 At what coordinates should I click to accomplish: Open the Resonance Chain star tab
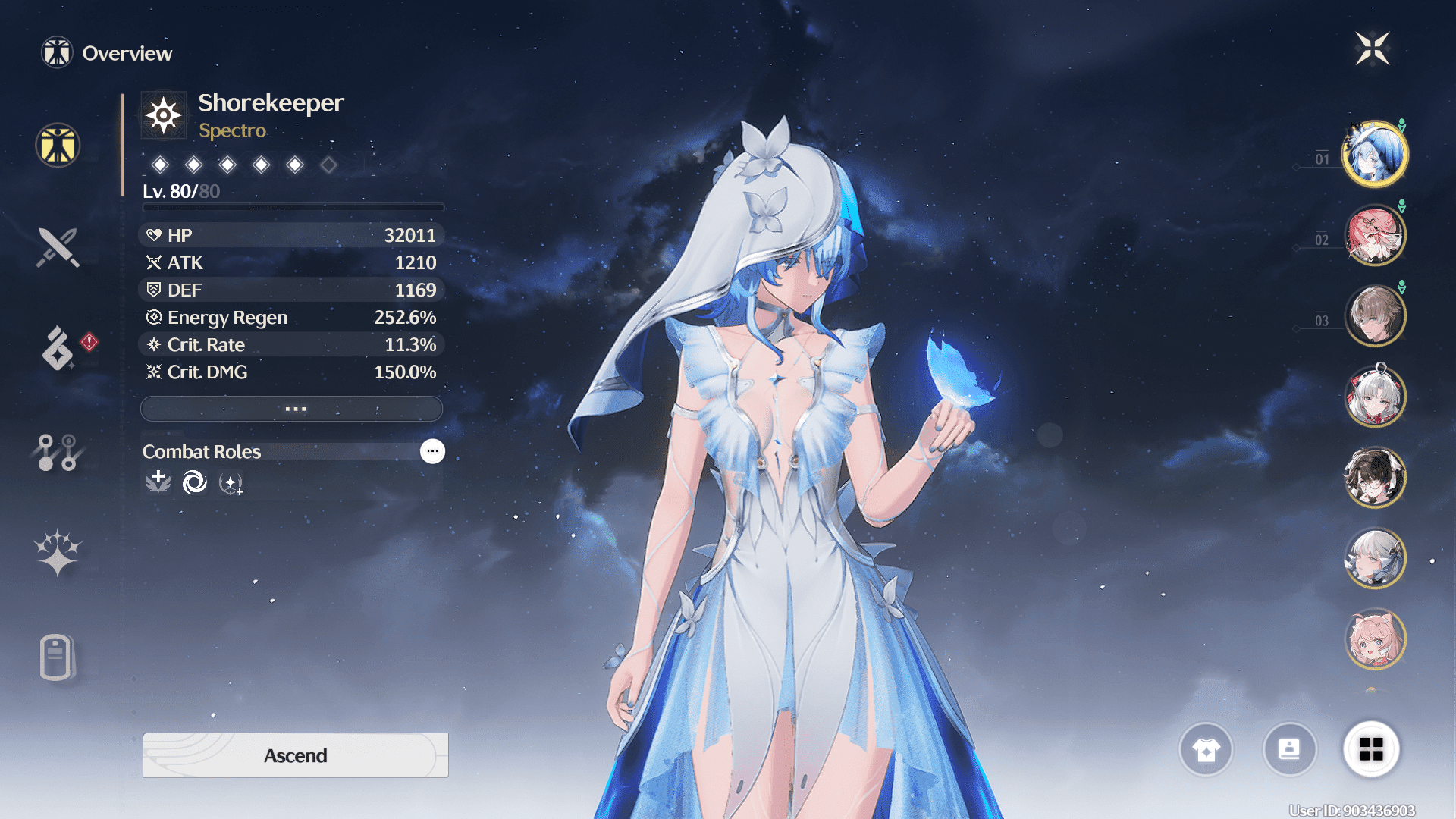click(x=58, y=552)
